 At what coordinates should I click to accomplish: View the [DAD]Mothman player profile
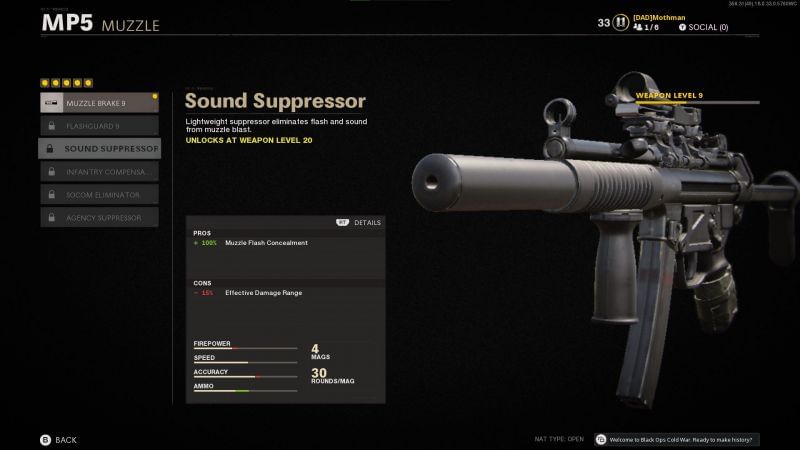pyautogui.click(x=660, y=17)
